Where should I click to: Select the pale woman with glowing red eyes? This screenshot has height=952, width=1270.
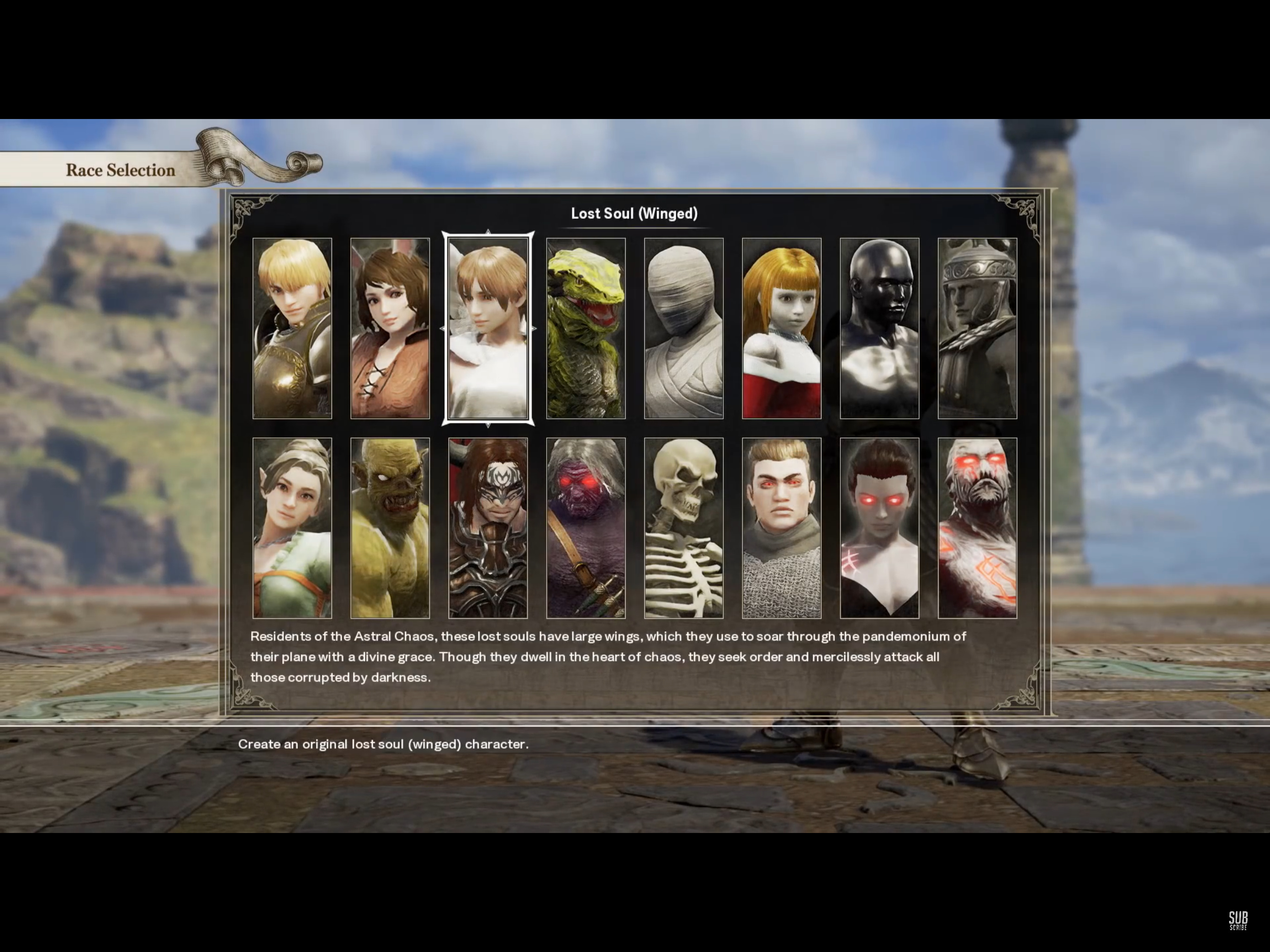[880, 528]
